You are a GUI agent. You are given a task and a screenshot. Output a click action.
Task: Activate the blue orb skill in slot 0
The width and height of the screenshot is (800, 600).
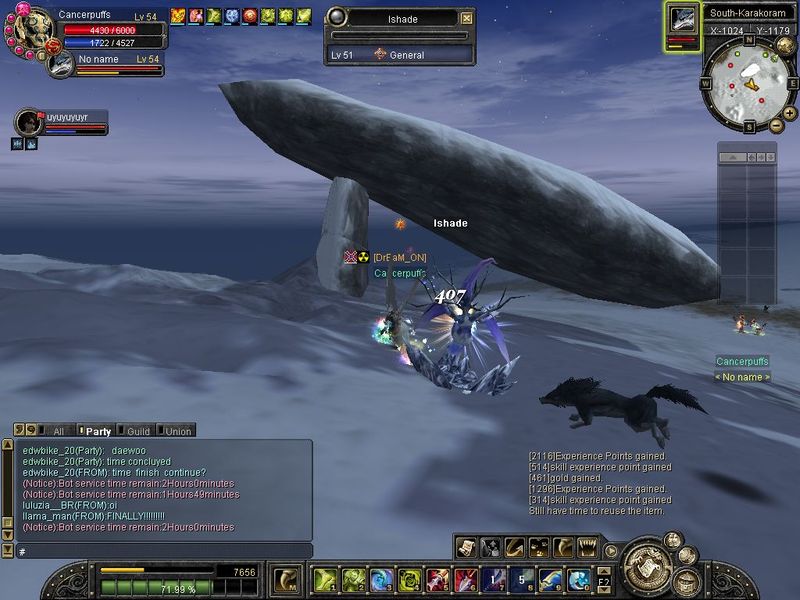click(579, 579)
